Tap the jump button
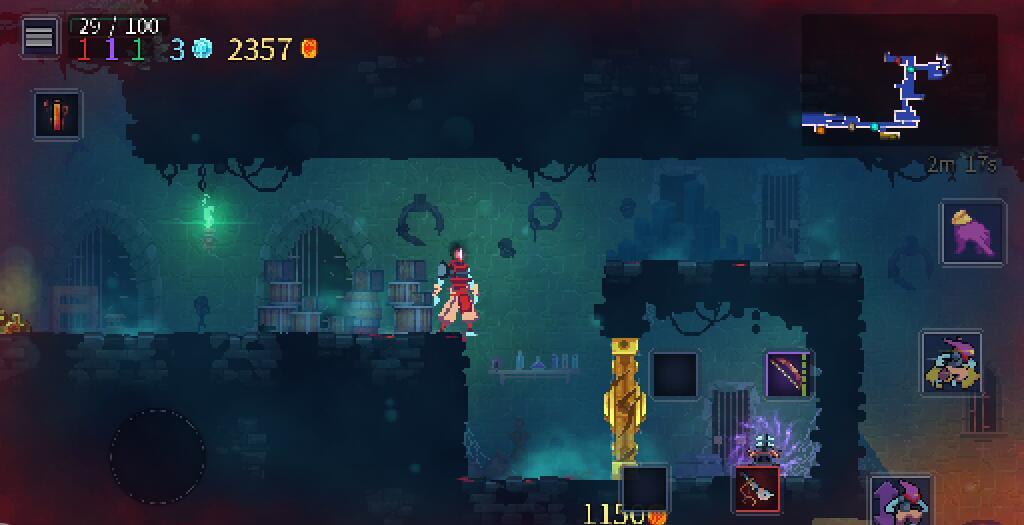The image size is (1024, 525). pos(902,502)
